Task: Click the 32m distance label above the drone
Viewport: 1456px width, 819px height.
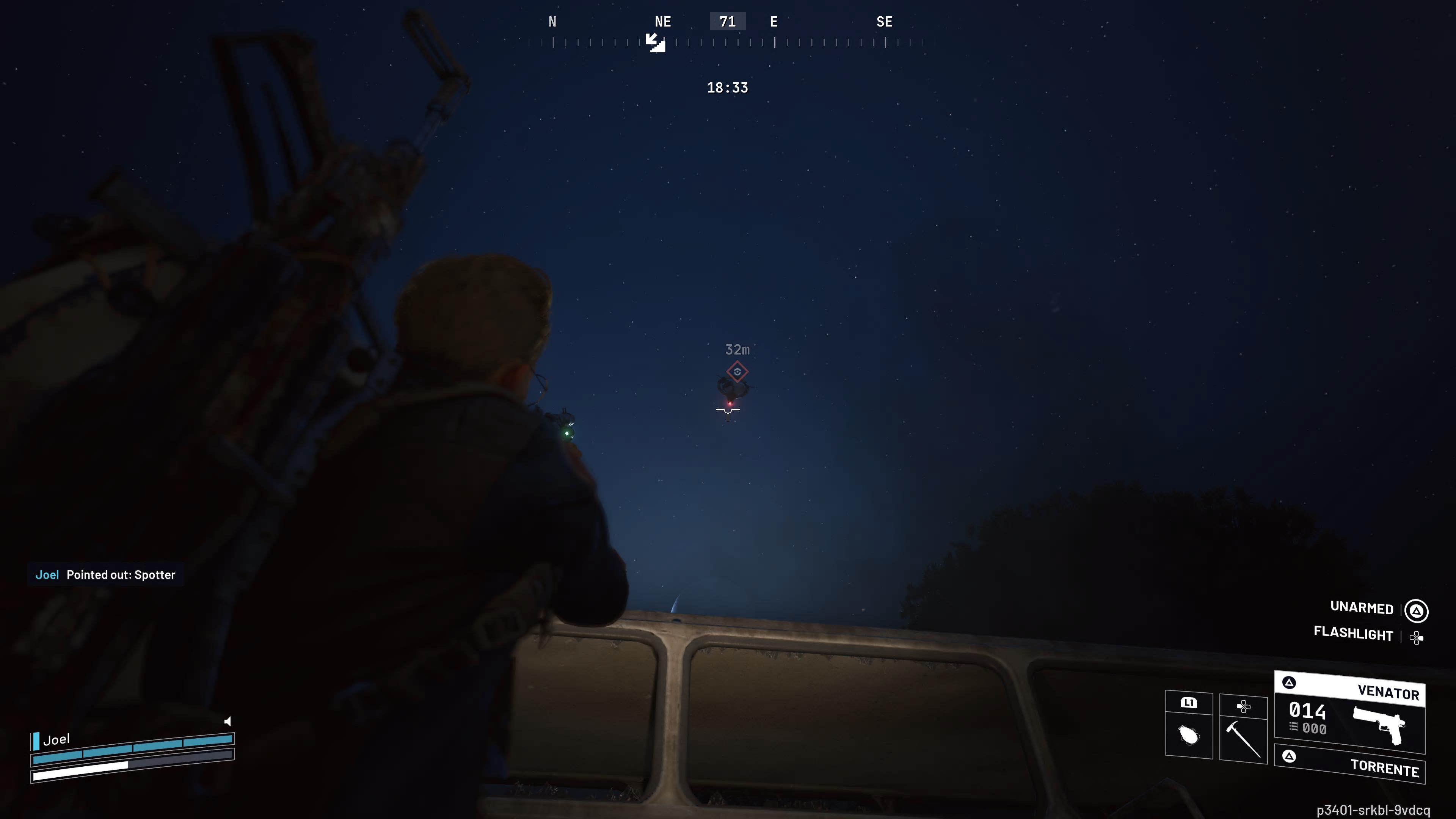Action: tap(737, 350)
